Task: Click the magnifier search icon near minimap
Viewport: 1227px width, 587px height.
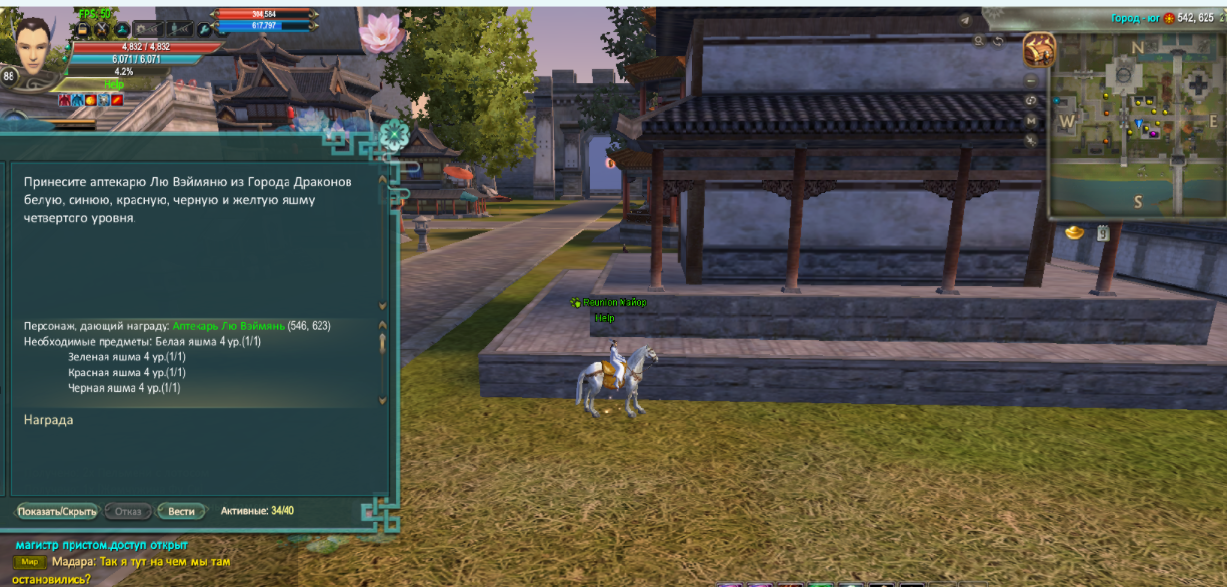Action: coord(979,41)
